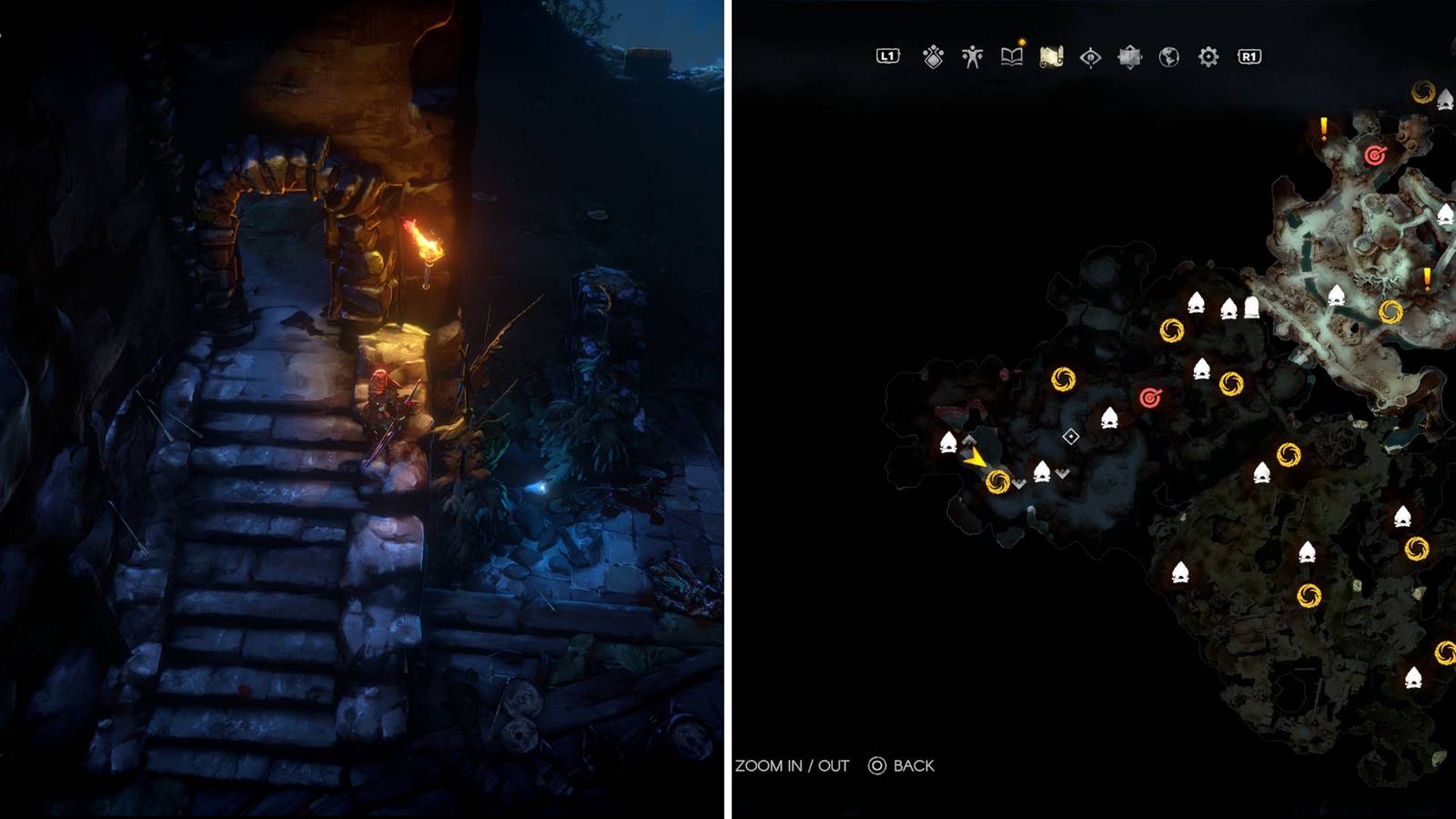Screen dimensions: 1456x819
Task: Select the diamond waypoint marker on the map
Action: tap(1071, 436)
